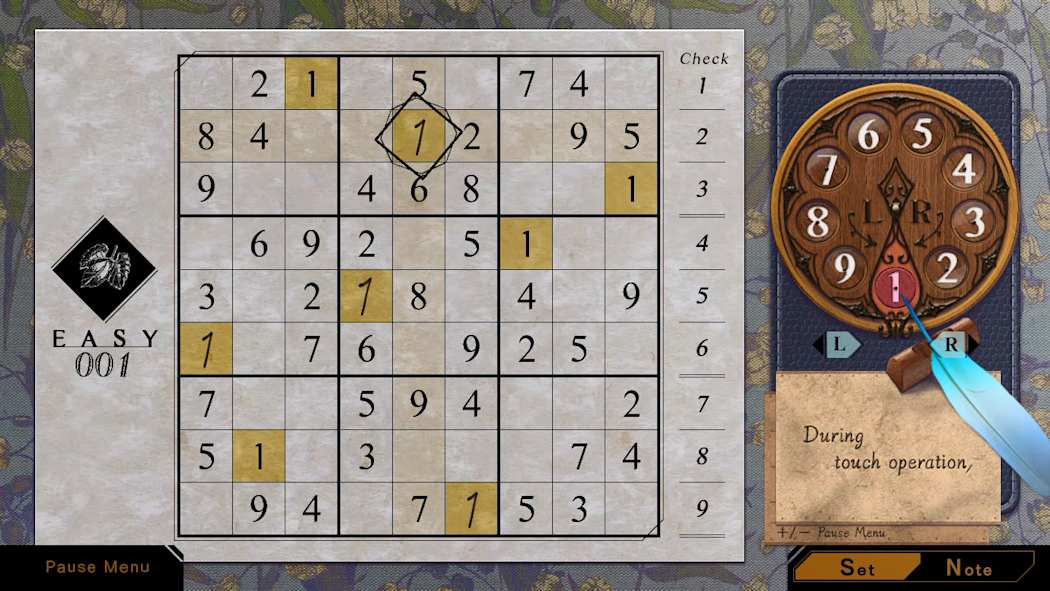Select number 5 on the dial
Viewport: 1050px width, 591px height.
tap(922, 134)
